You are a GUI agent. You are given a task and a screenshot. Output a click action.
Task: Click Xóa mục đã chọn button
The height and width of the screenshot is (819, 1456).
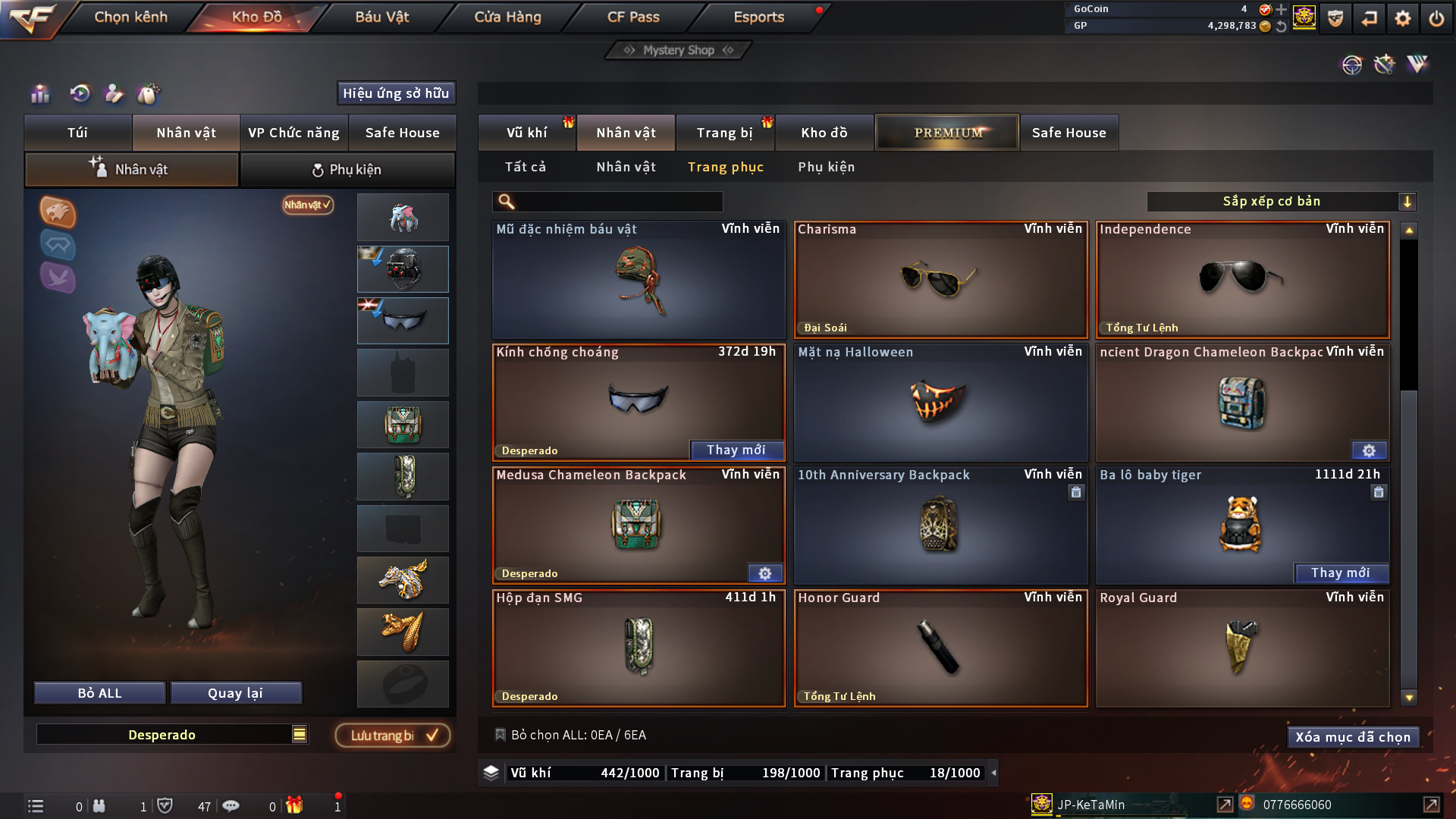[x=1353, y=737]
